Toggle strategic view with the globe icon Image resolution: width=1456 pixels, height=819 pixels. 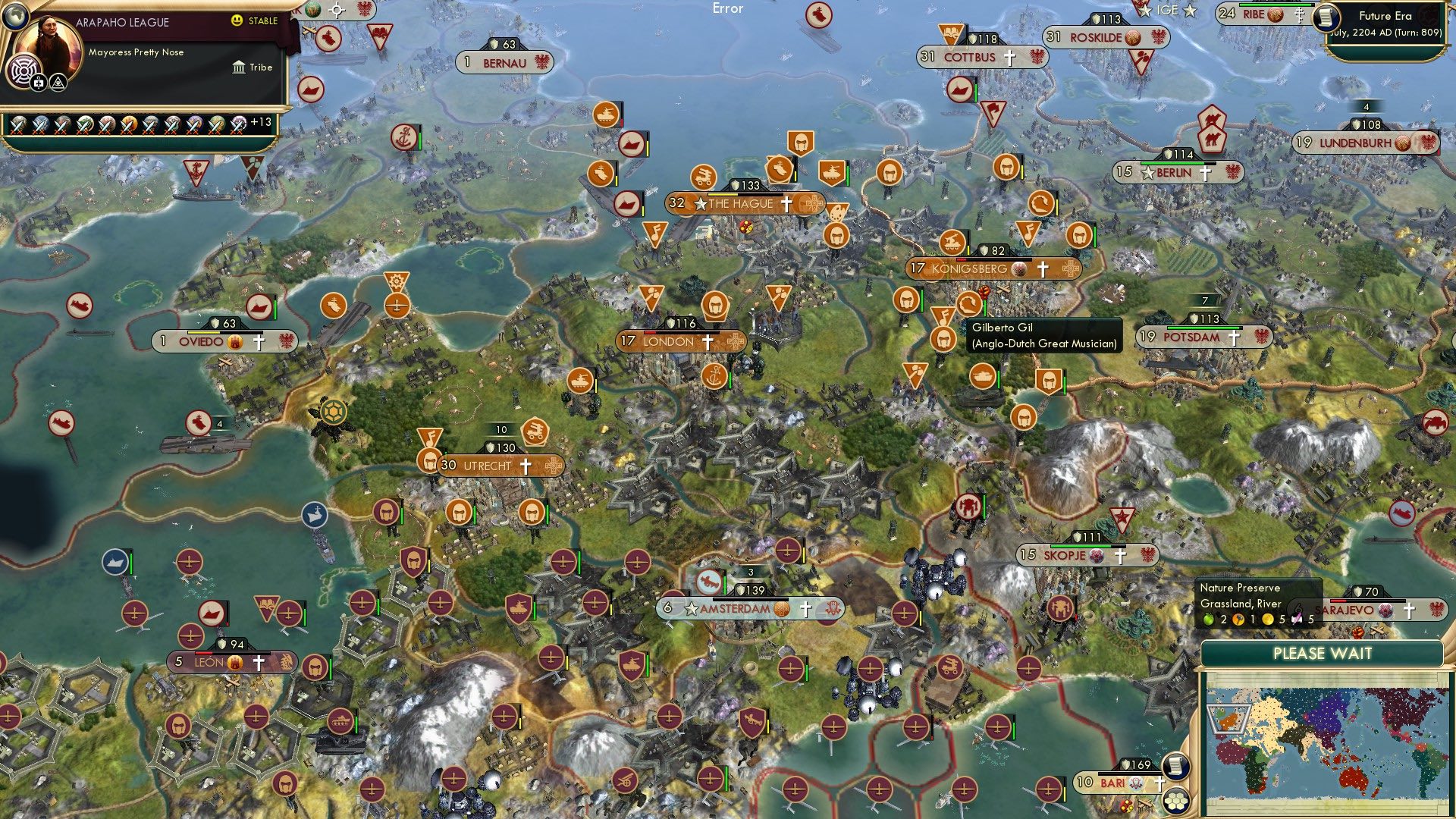[x=15, y=17]
